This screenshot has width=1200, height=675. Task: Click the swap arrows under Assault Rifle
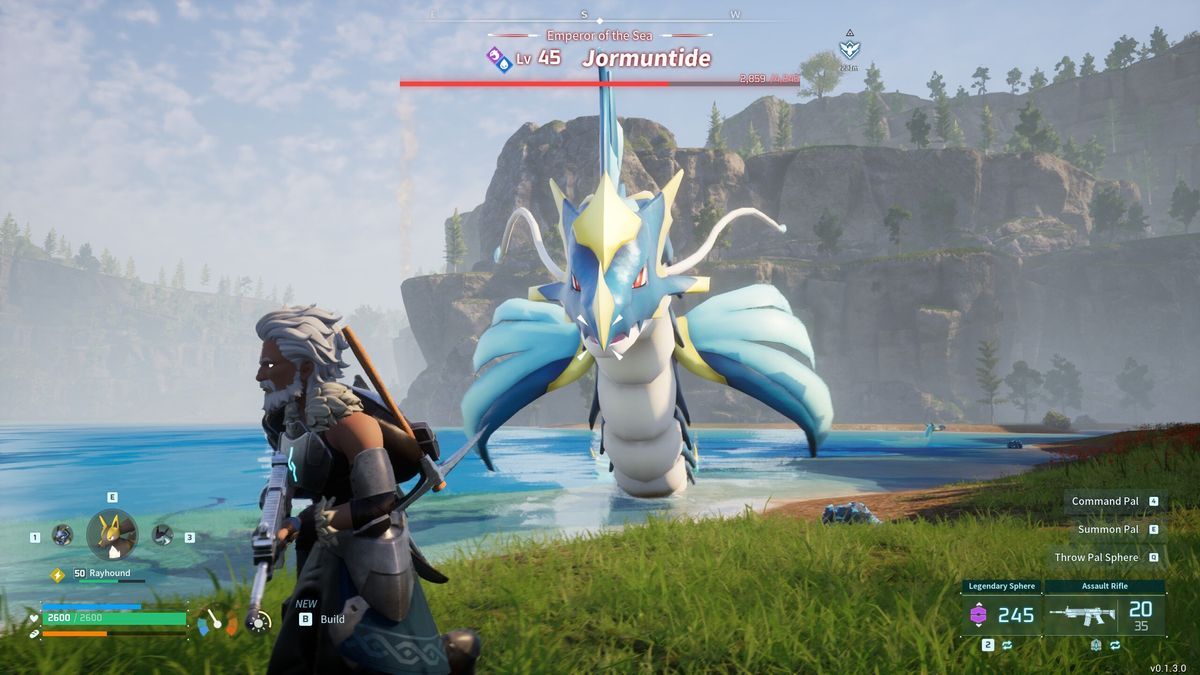(1114, 645)
